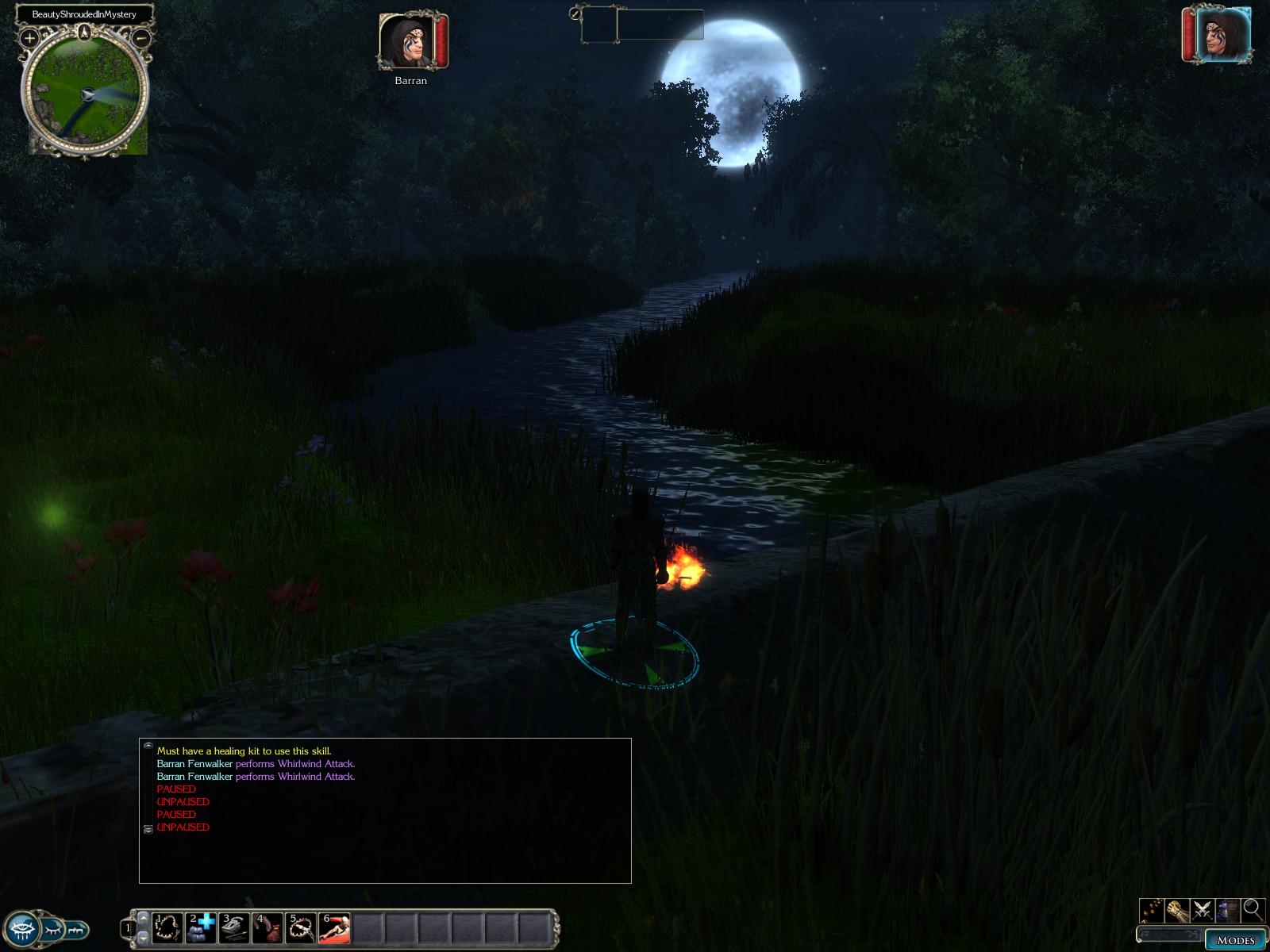Viewport: 1270px width, 952px height.
Task: Zoom out the minimap with minus button
Action: pos(141,36)
